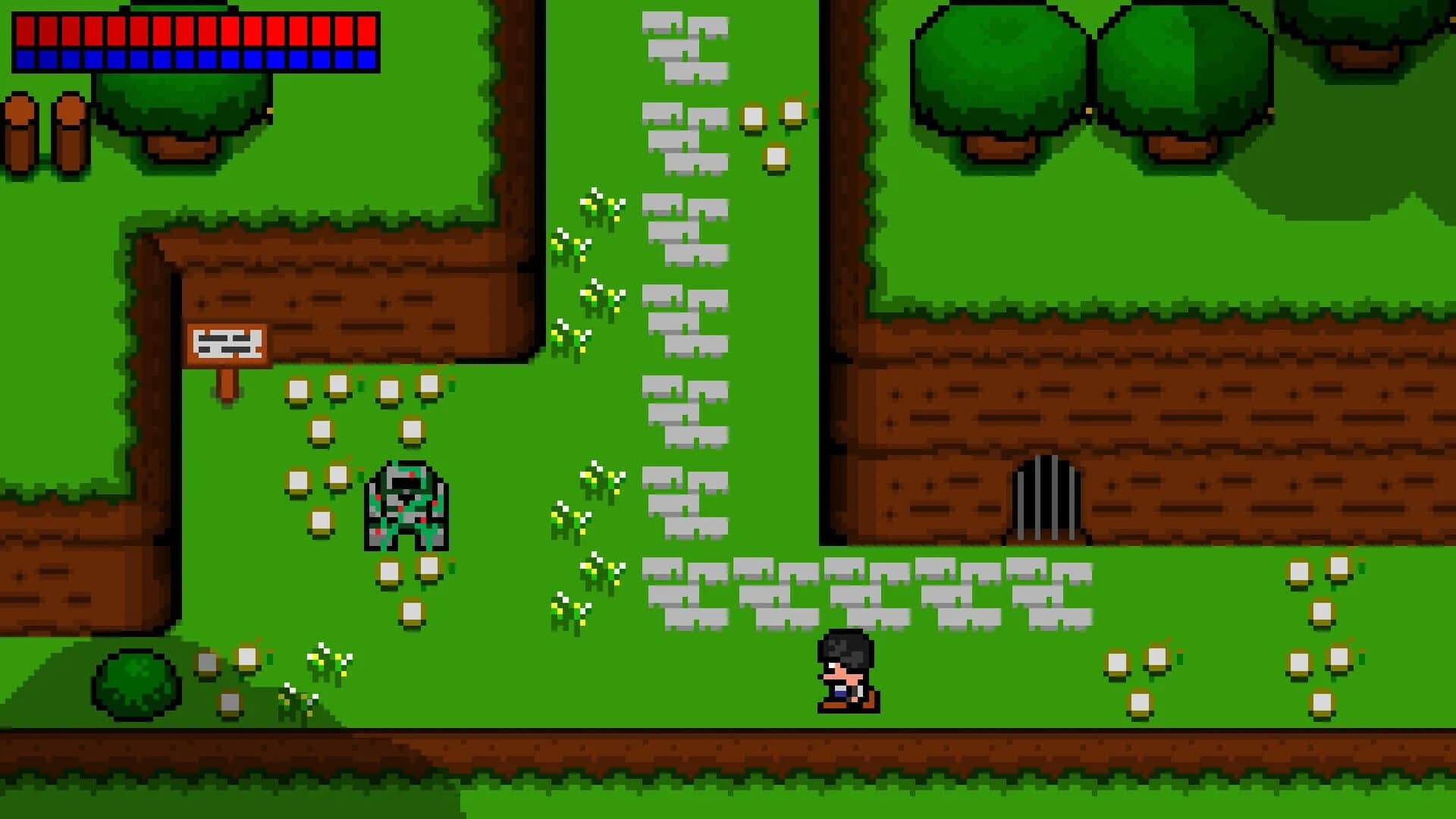The width and height of the screenshot is (1456, 819).
Task: Select the mossy stone statue
Action: coord(406,504)
